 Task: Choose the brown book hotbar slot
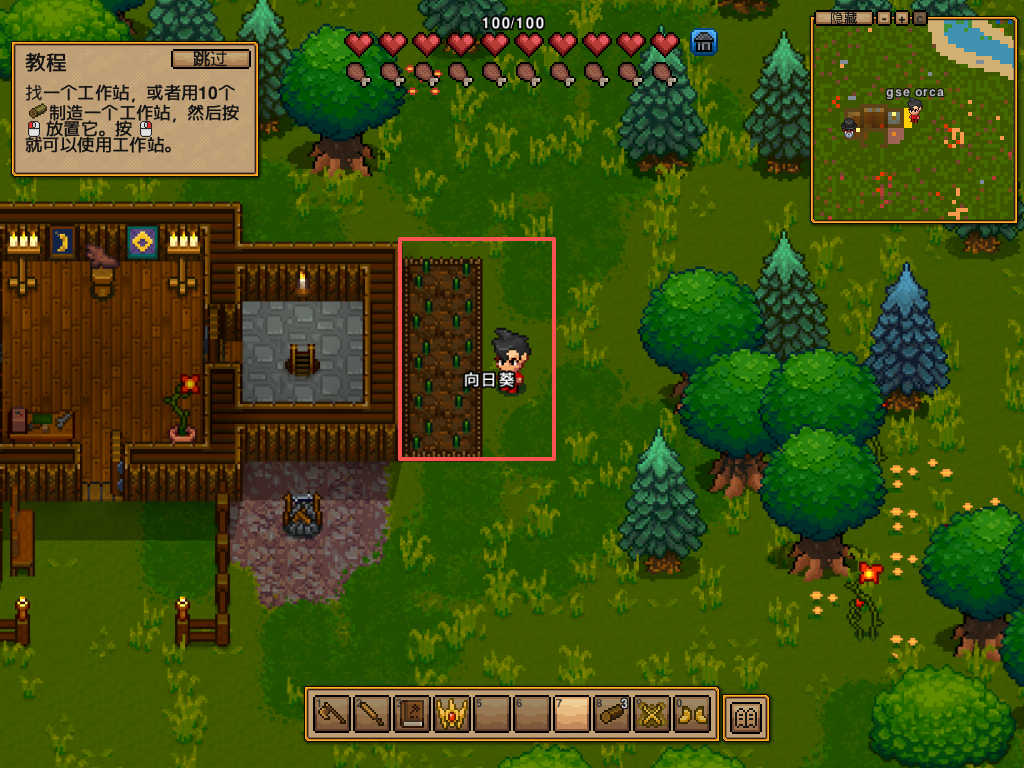(x=411, y=715)
